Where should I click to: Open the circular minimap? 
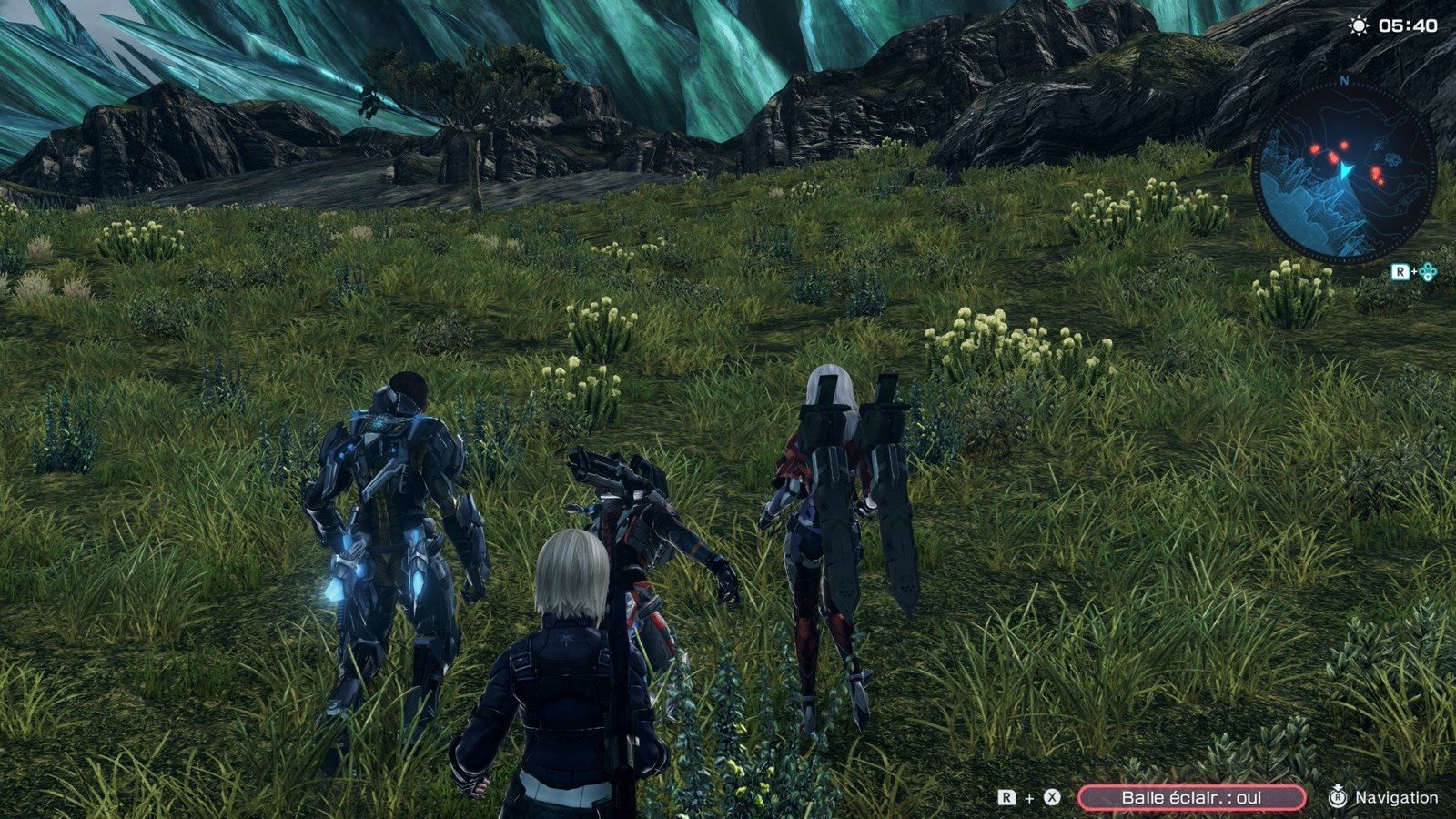pos(1344,170)
